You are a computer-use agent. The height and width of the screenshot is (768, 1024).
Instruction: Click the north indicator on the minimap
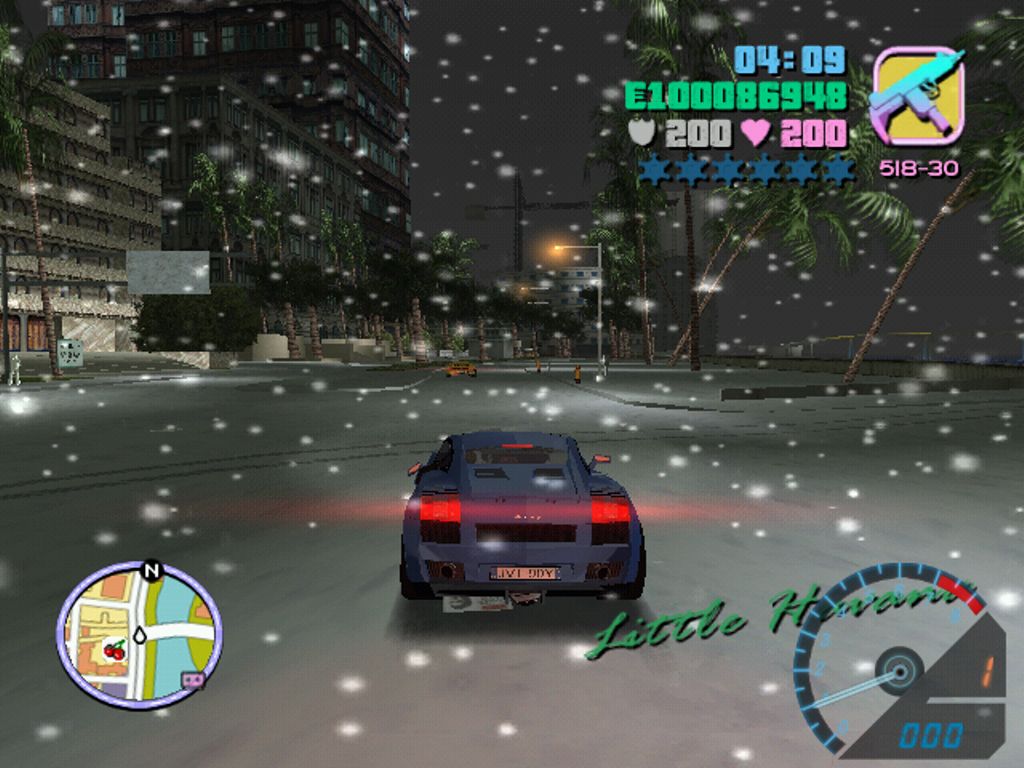click(152, 571)
